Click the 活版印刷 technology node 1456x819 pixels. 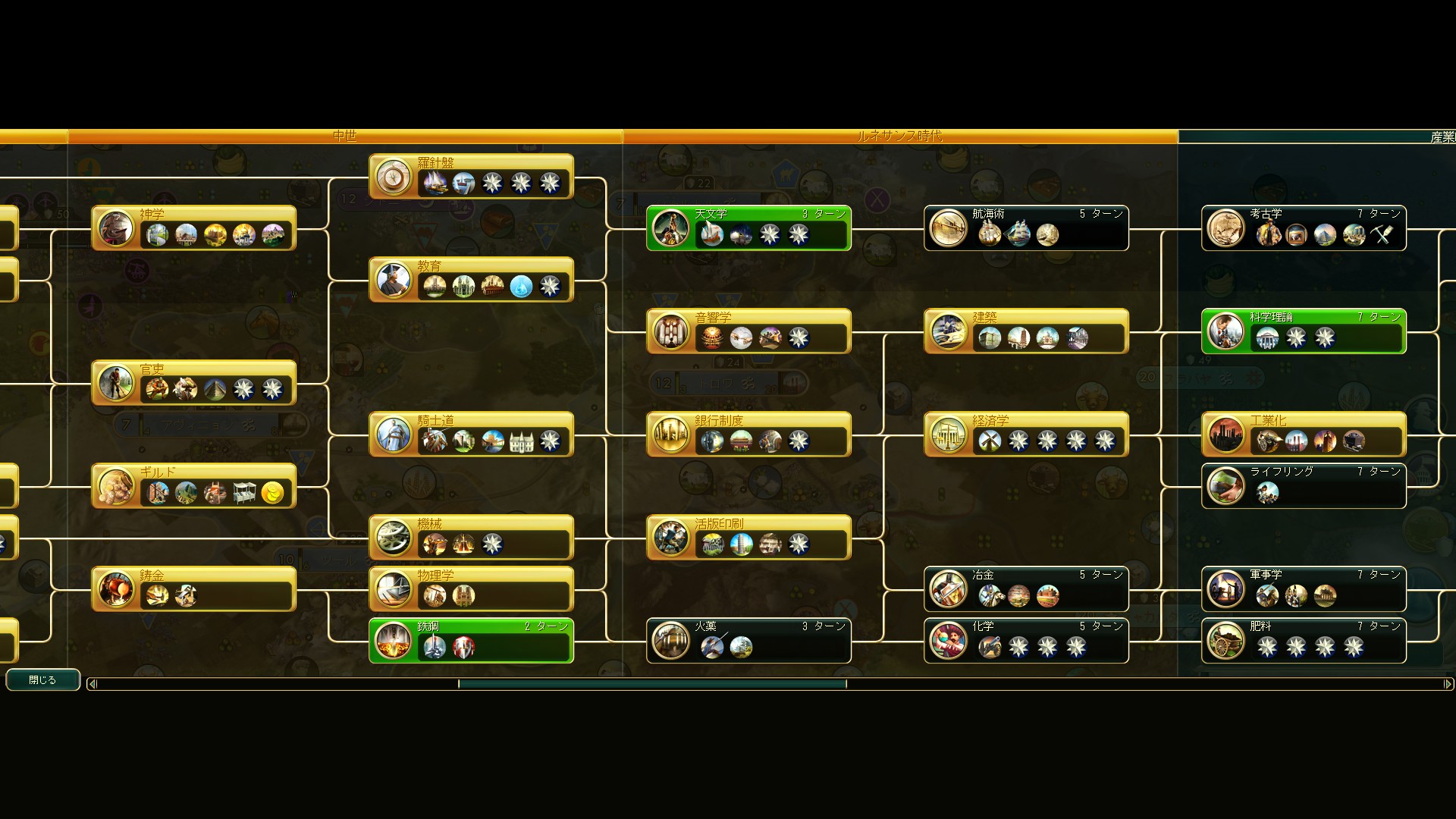748,537
